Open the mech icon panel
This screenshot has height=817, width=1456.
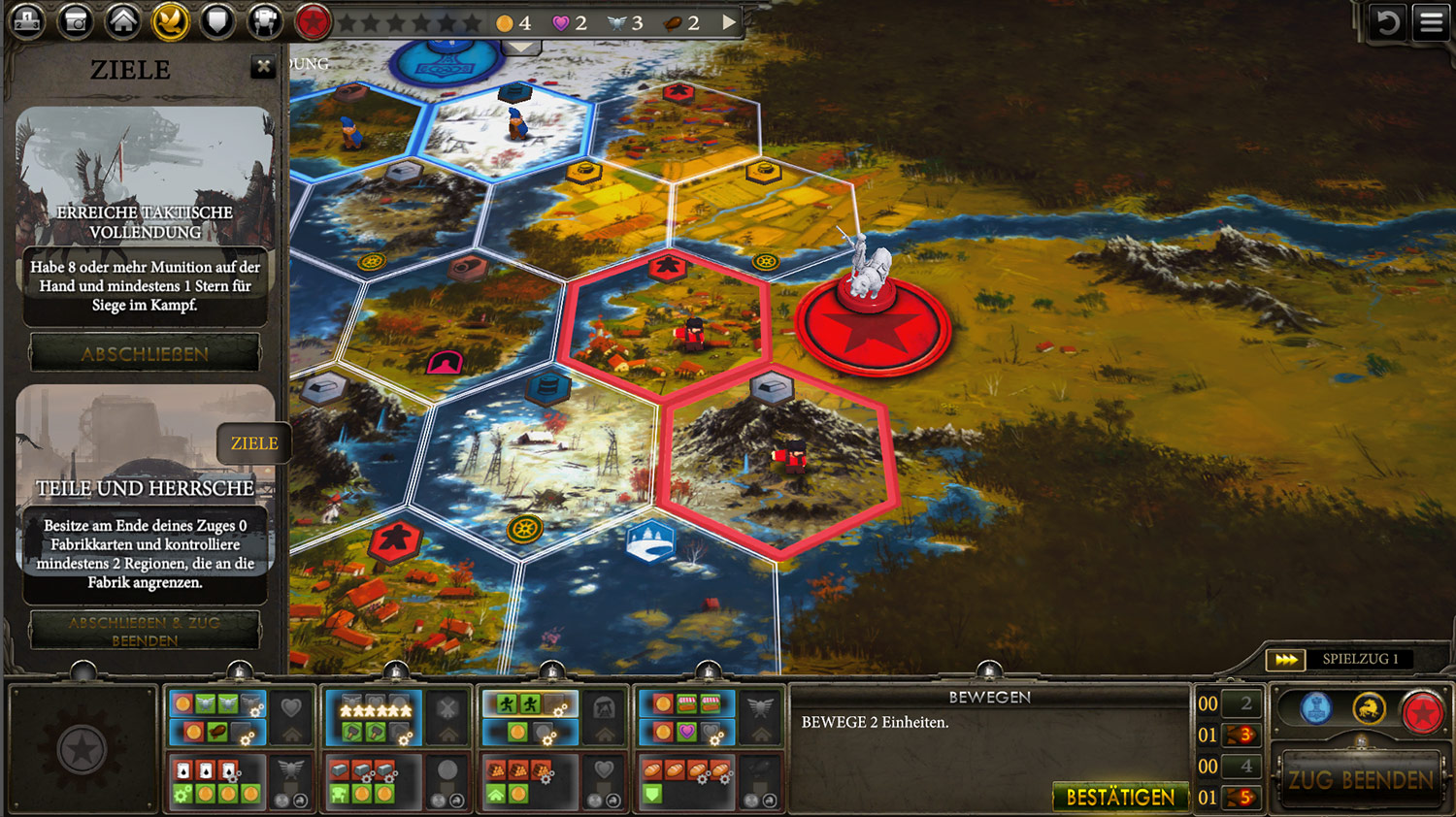click(x=264, y=21)
